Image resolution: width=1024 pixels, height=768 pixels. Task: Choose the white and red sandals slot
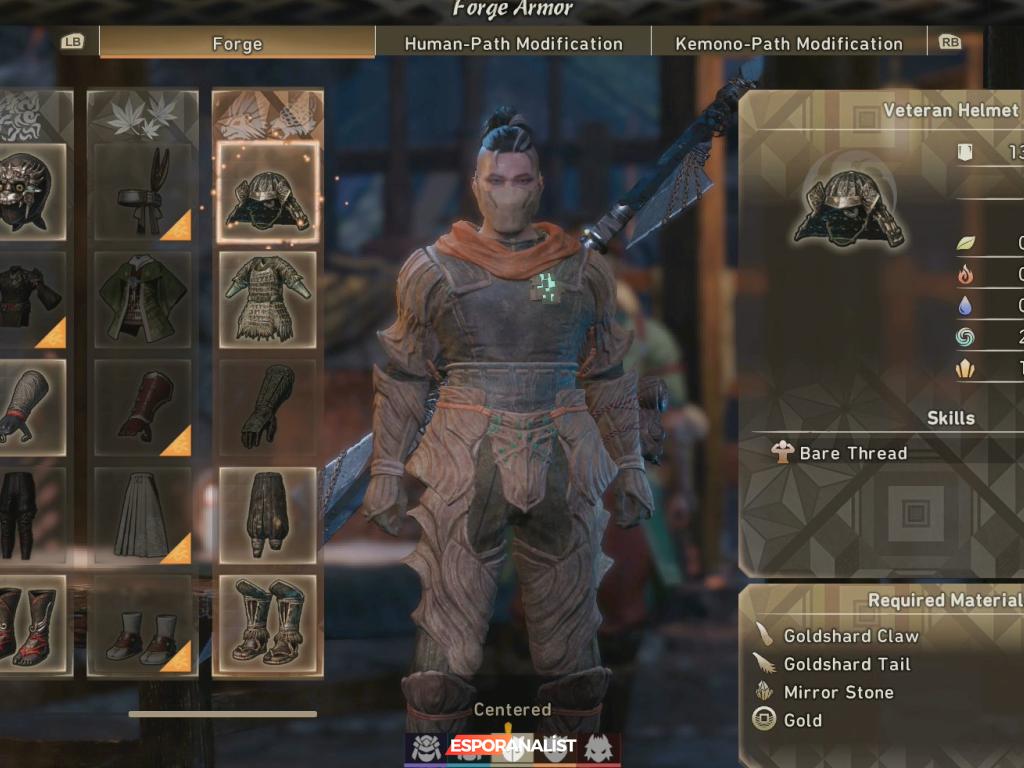142,622
